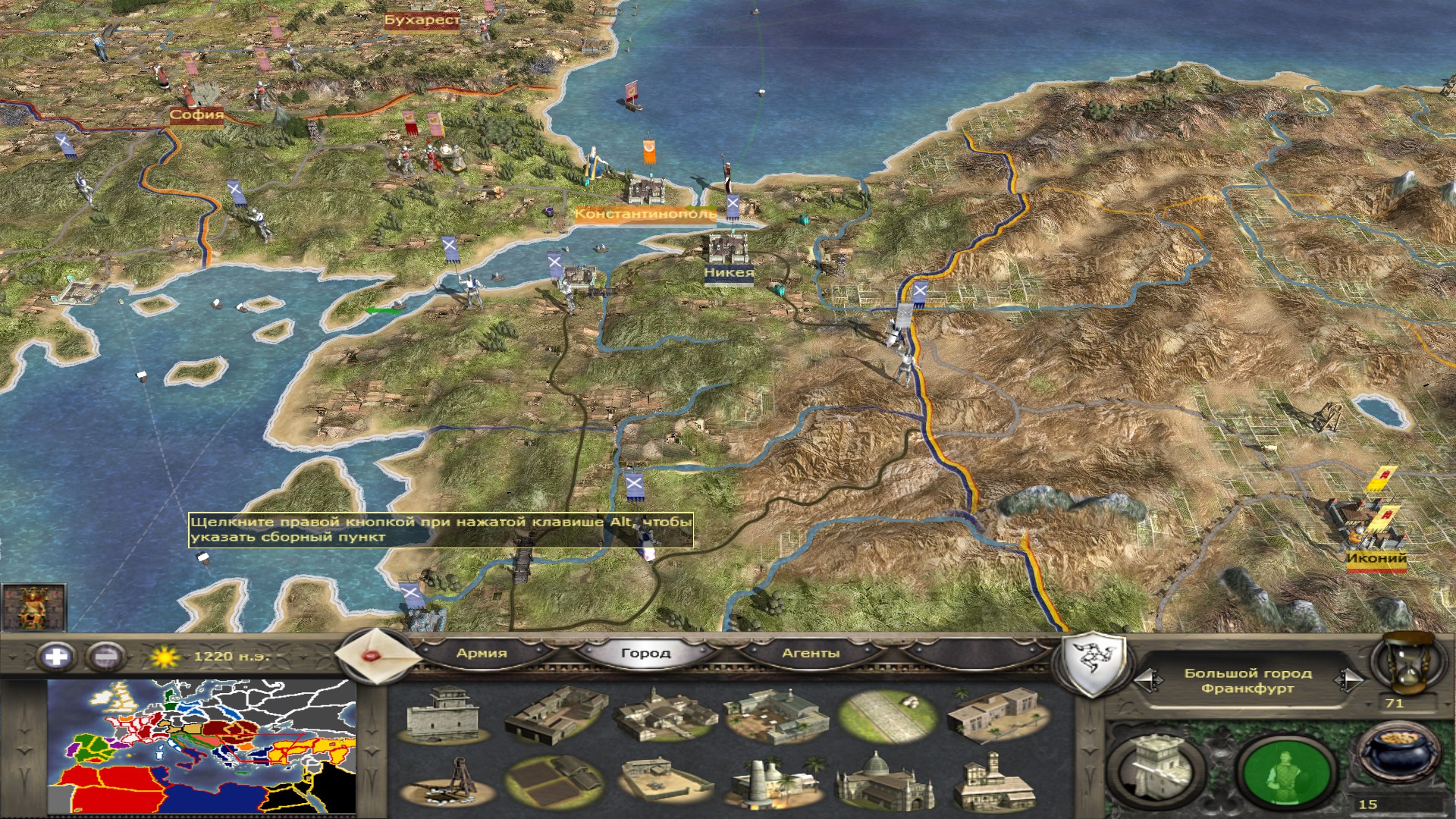Go to previous settlement with left arrow

tap(1148, 680)
